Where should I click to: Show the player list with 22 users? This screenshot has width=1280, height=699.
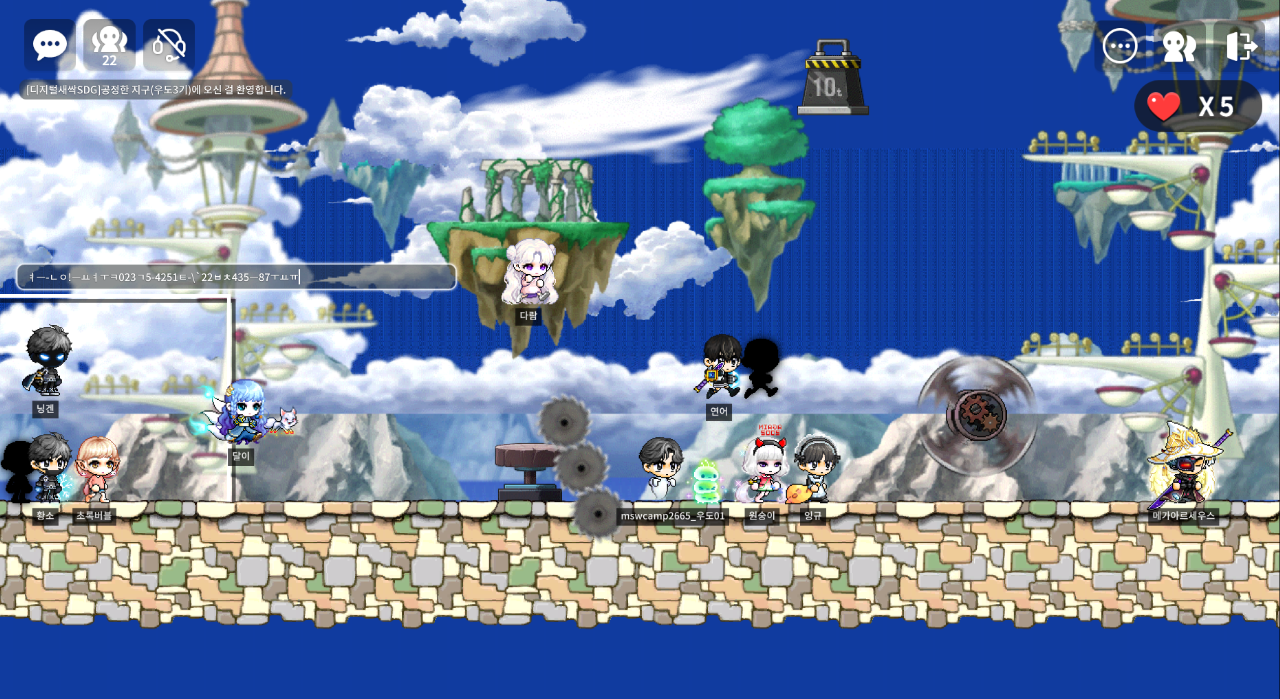pos(109,45)
